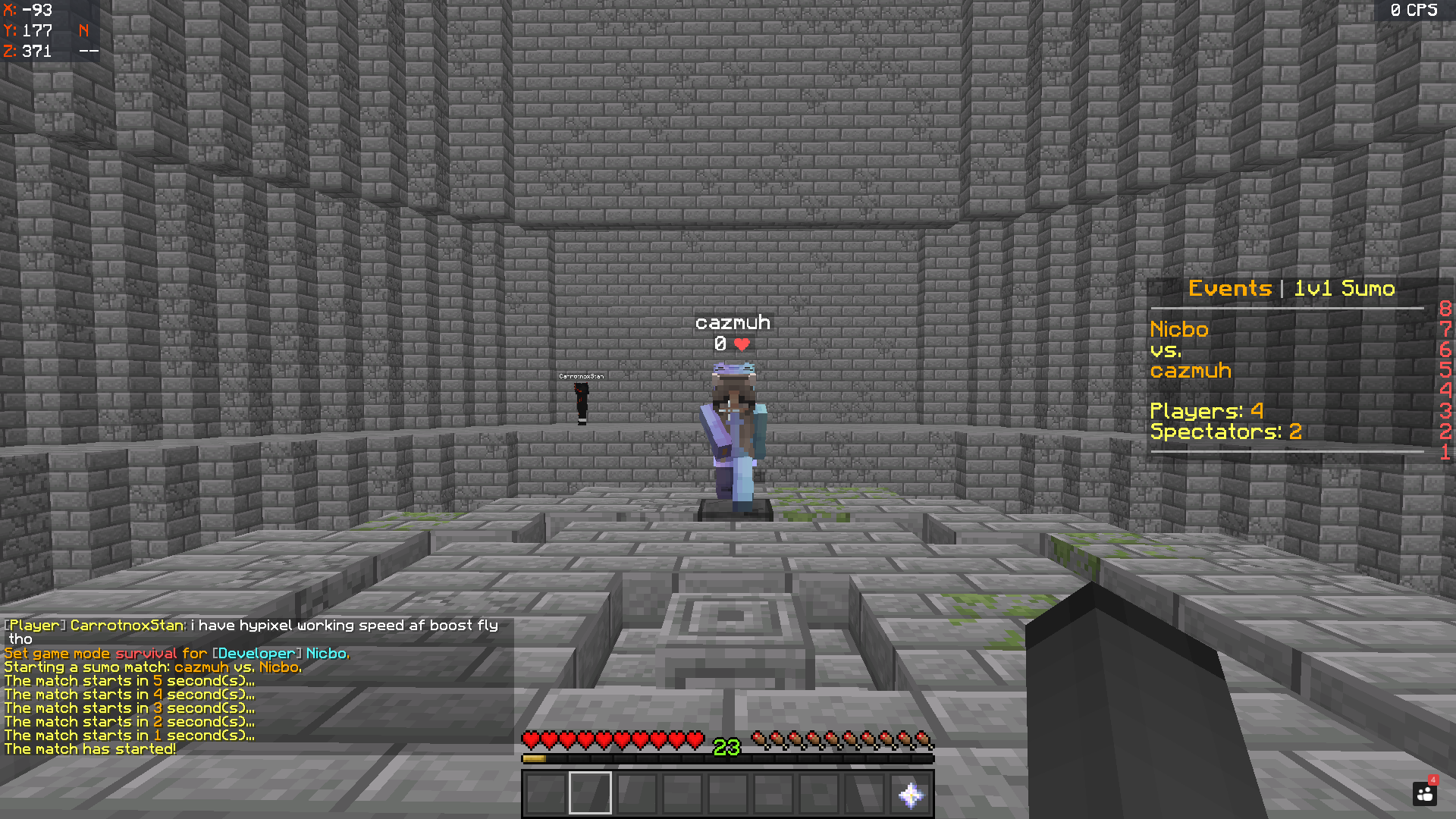Select the highlighted second hotbar slot
This screenshot has height=819, width=1456.
pos(589,793)
